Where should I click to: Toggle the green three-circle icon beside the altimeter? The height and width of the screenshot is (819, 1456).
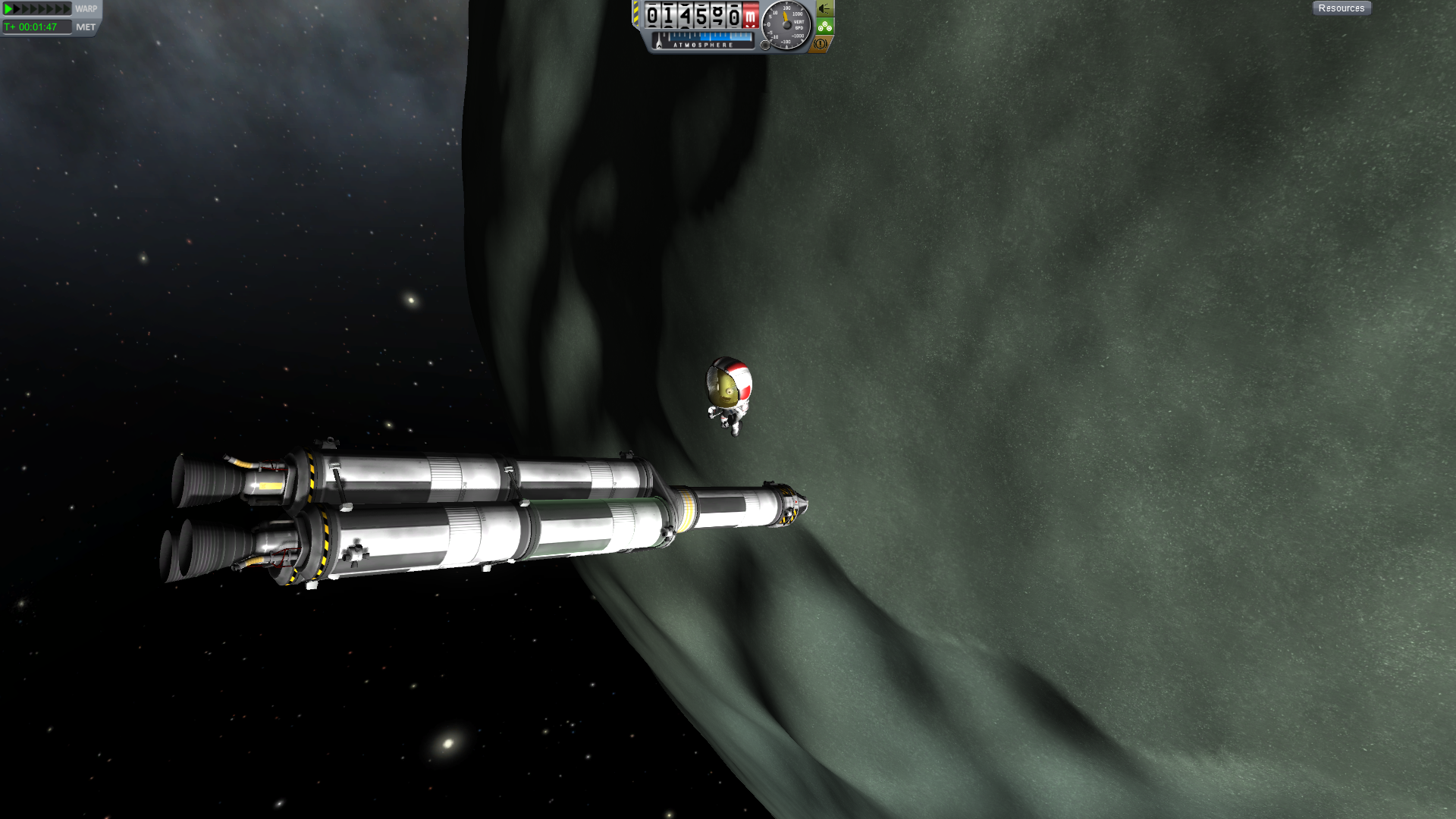[x=825, y=27]
